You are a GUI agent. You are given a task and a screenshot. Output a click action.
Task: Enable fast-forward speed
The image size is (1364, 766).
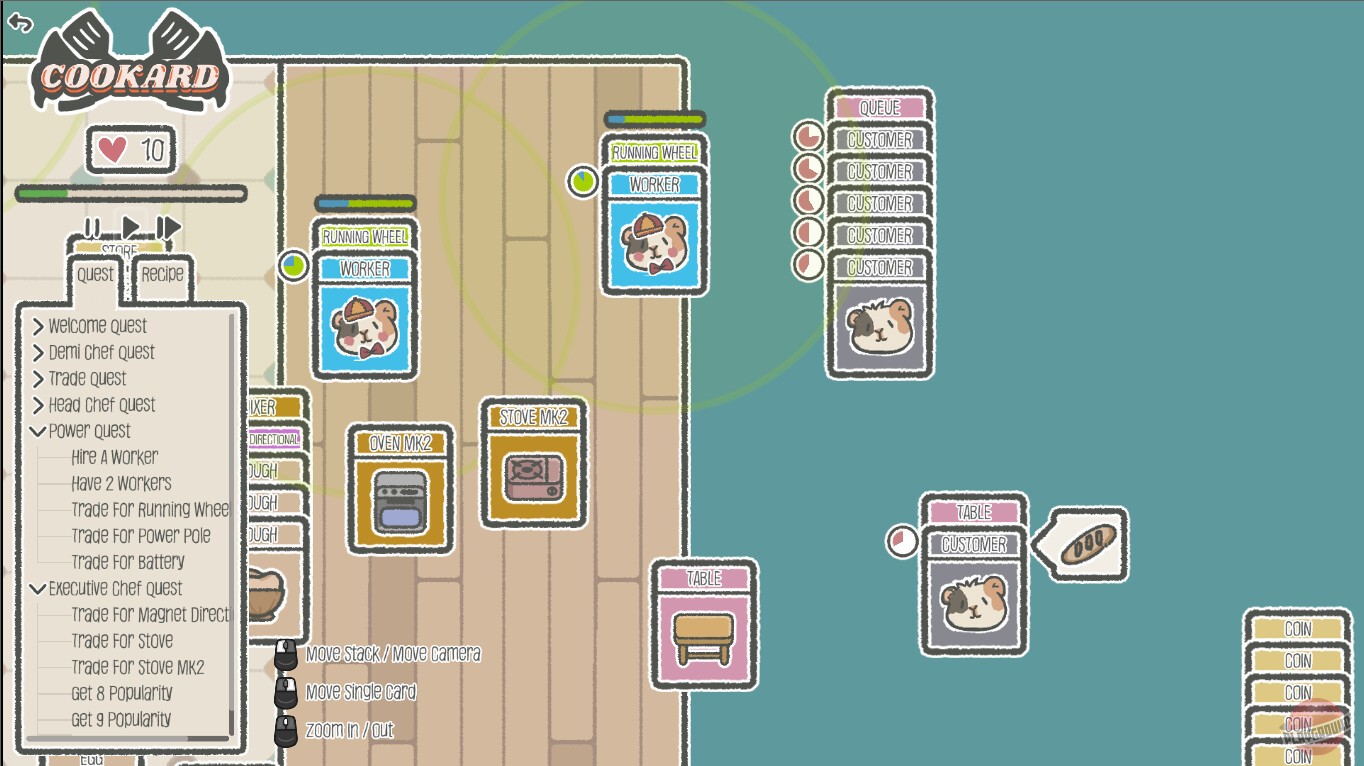(x=170, y=227)
